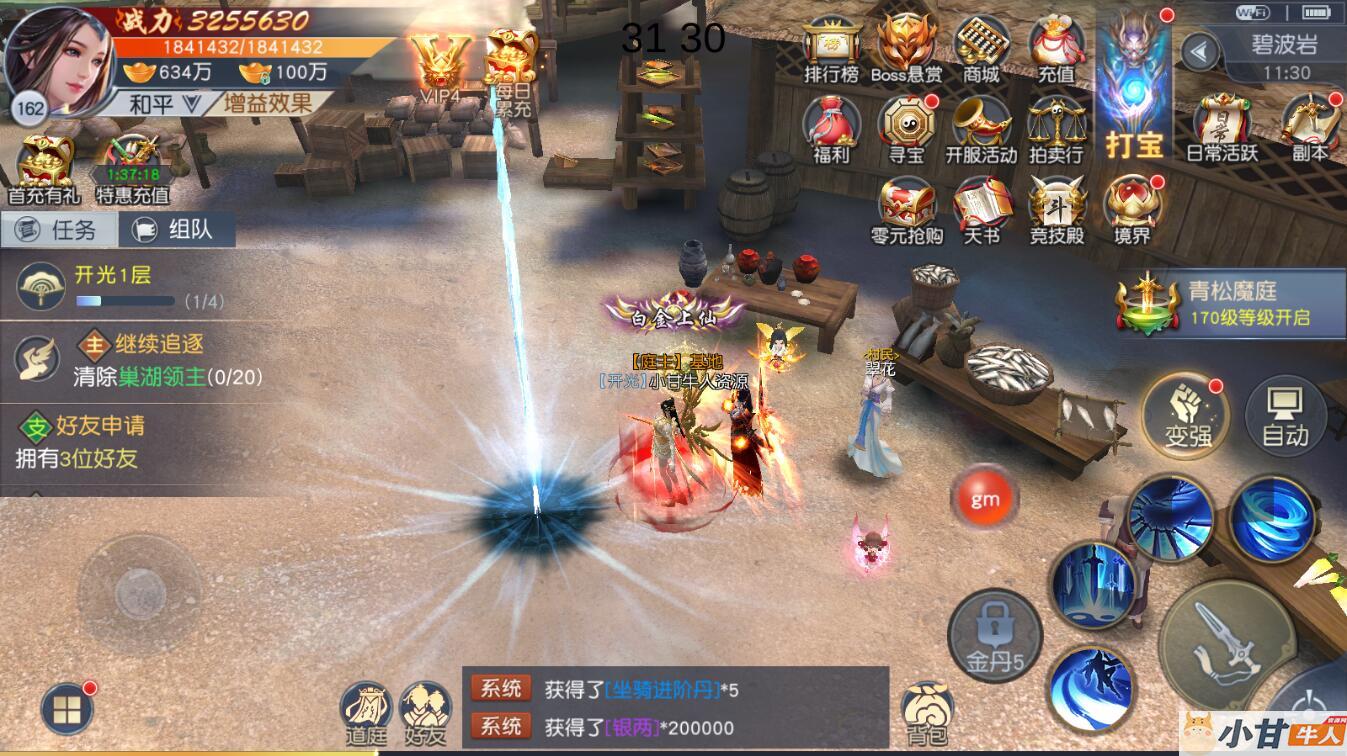Toggle the 自动 auto-battle button
The height and width of the screenshot is (756, 1347).
(x=1285, y=414)
